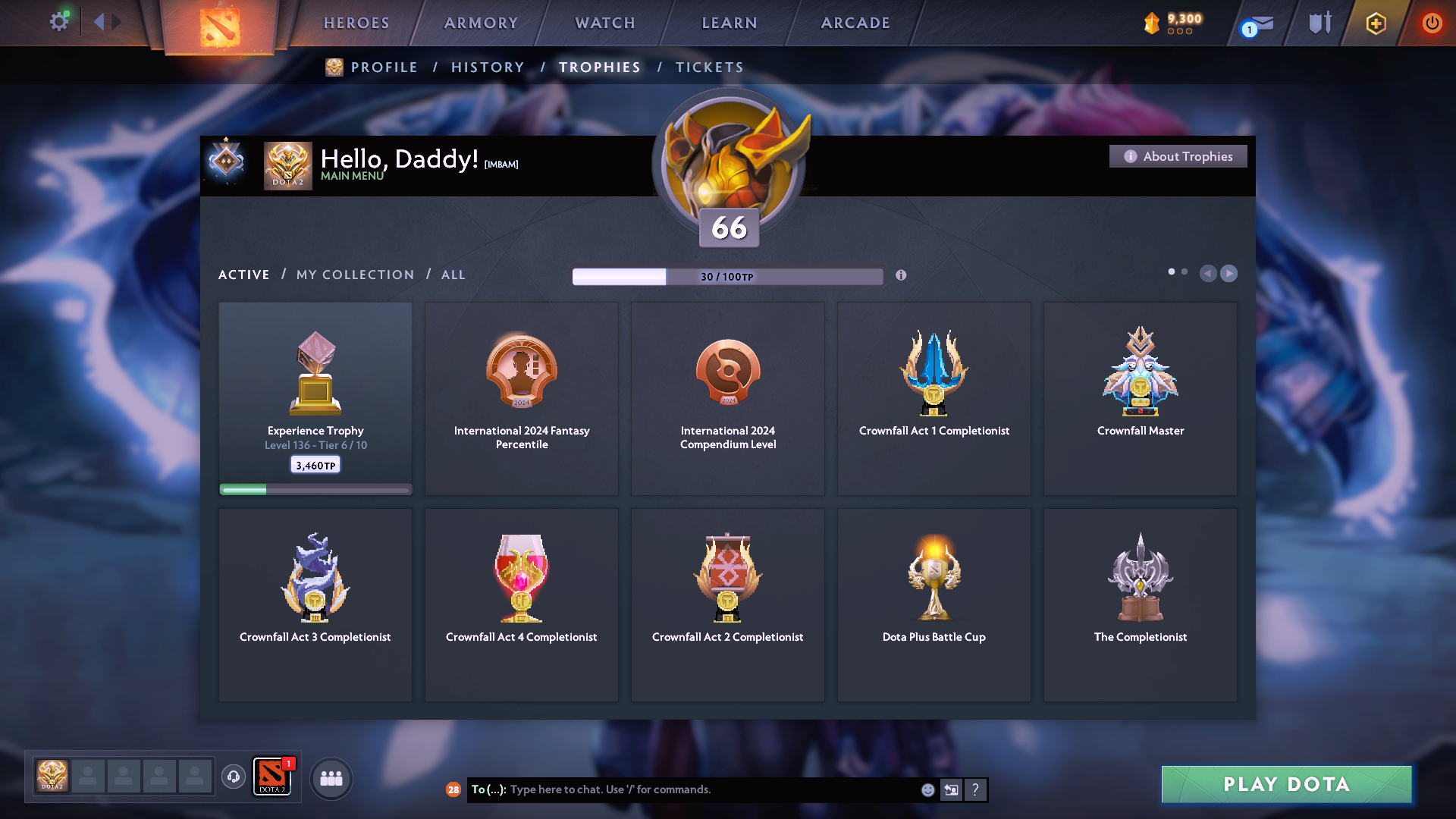Select the Crownfall Master trophy
This screenshot has height=819, width=1456.
pyautogui.click(x=1140, y=398)
